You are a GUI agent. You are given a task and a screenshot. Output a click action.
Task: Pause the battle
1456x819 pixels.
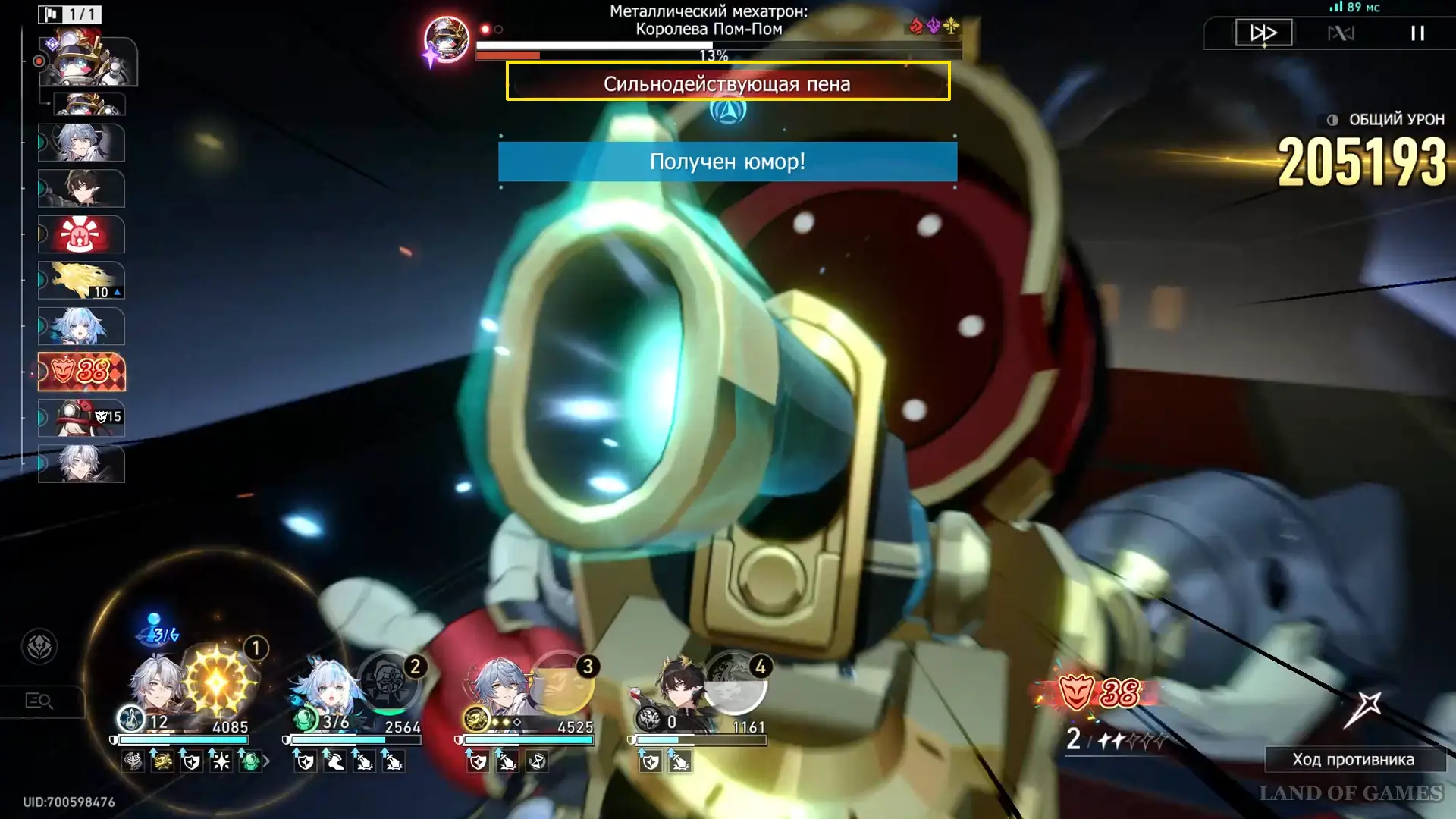[x=1417, y=33]
